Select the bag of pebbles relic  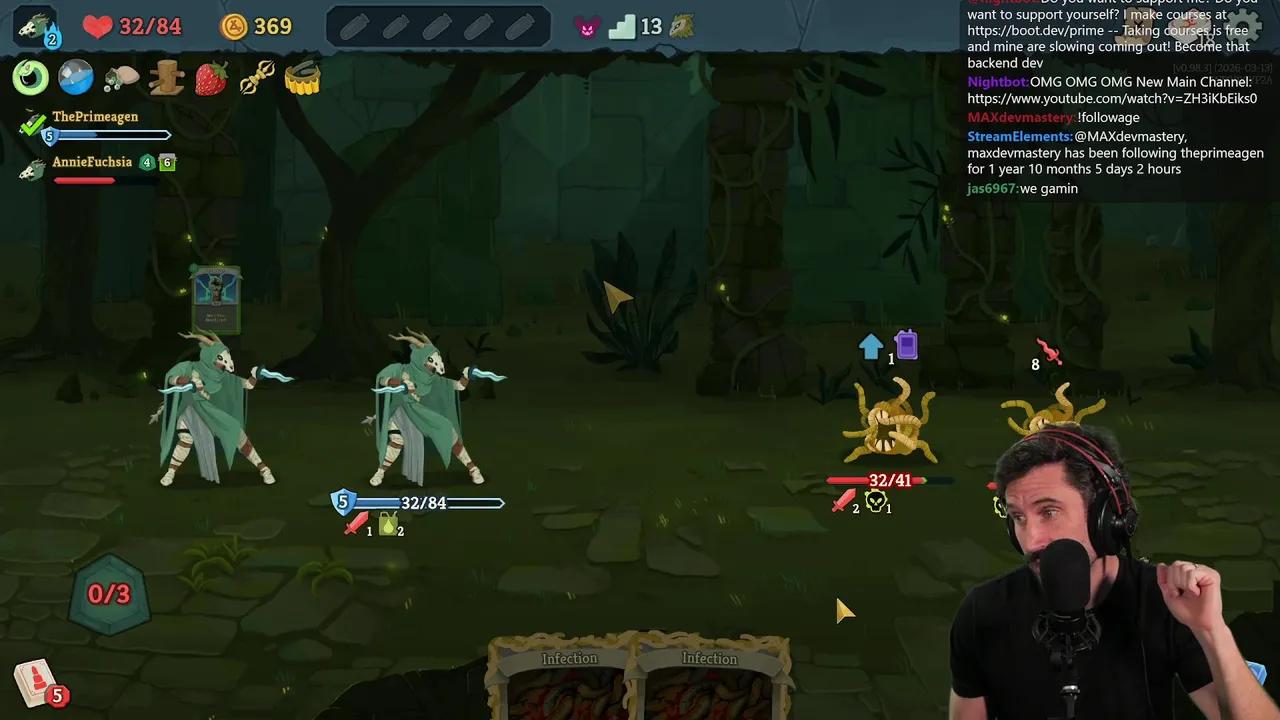pyautogui.click(x=120, y=78)
